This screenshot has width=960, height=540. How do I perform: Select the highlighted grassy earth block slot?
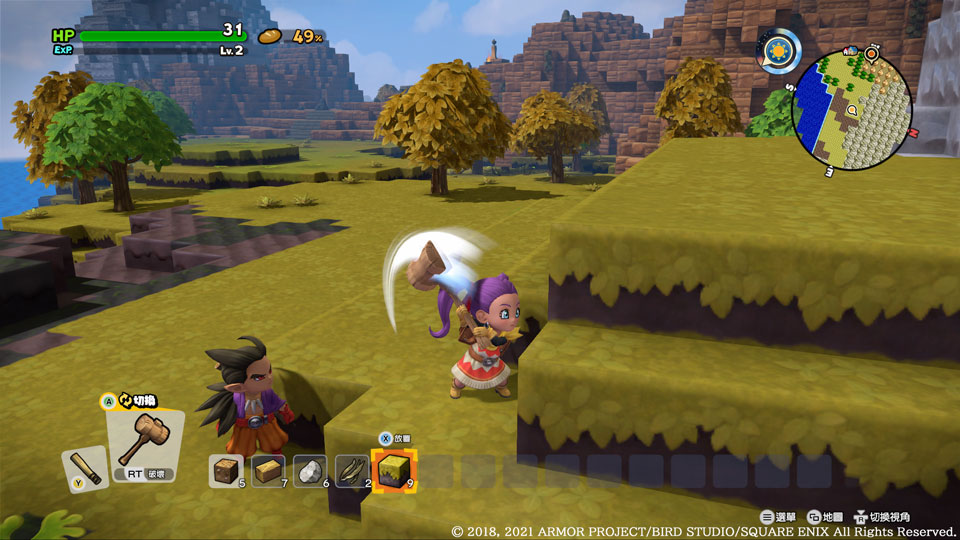(x=394, y=469)
